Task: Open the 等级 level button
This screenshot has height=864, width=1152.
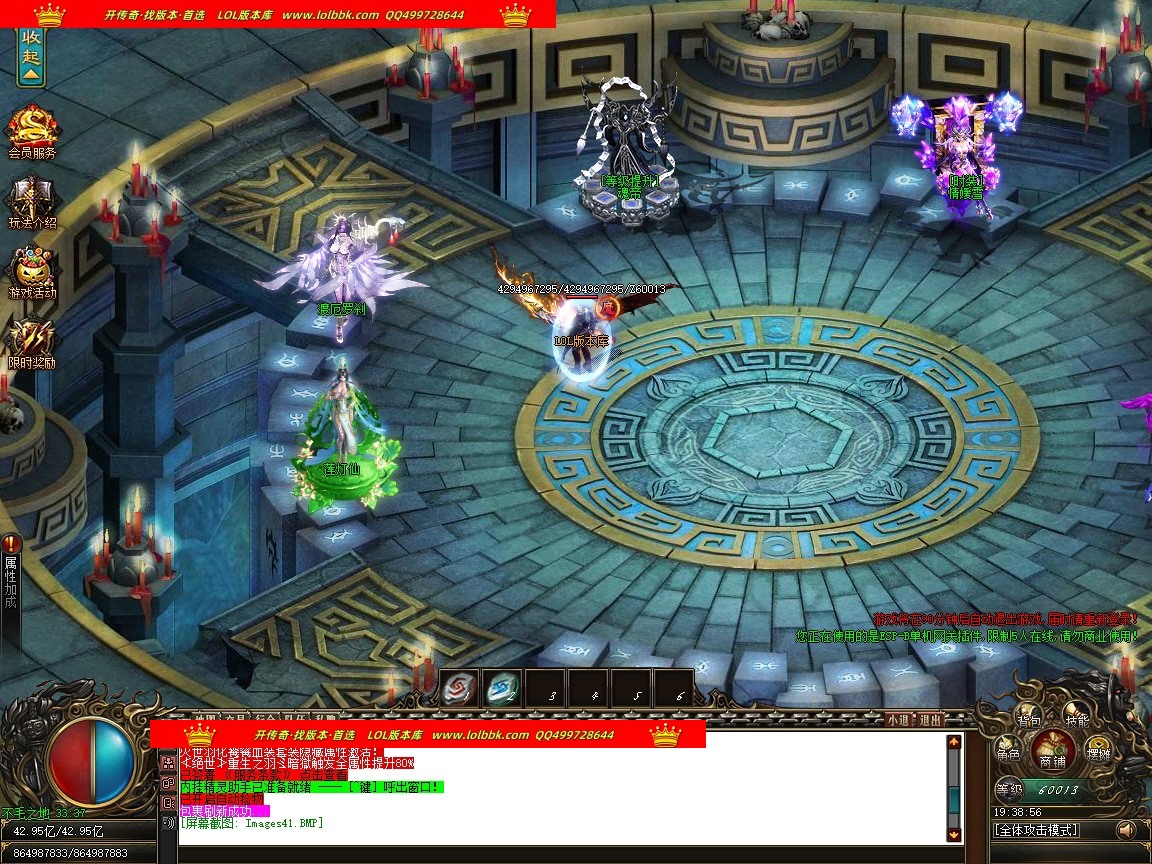Action: coord(1008,789)
